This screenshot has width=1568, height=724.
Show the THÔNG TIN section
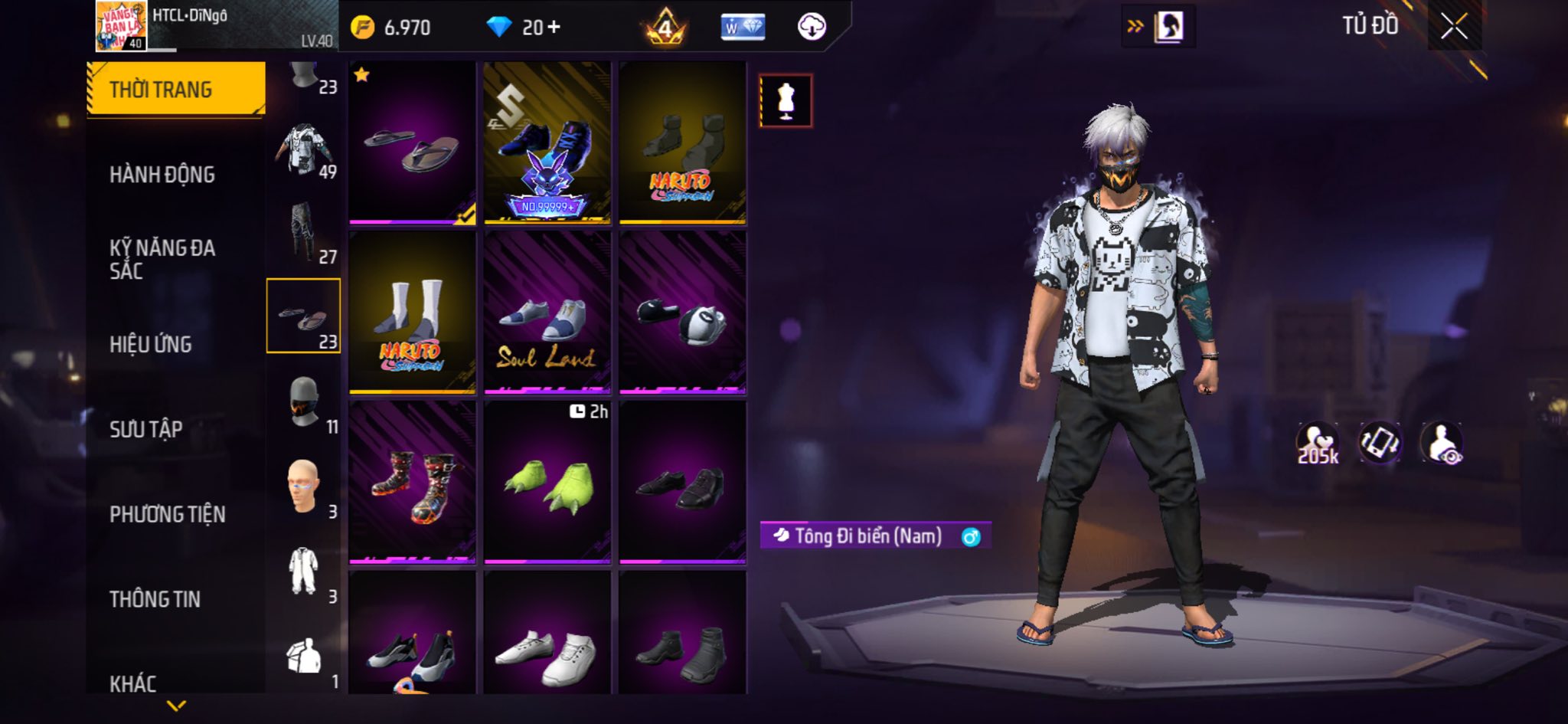(x=155, y=599)
